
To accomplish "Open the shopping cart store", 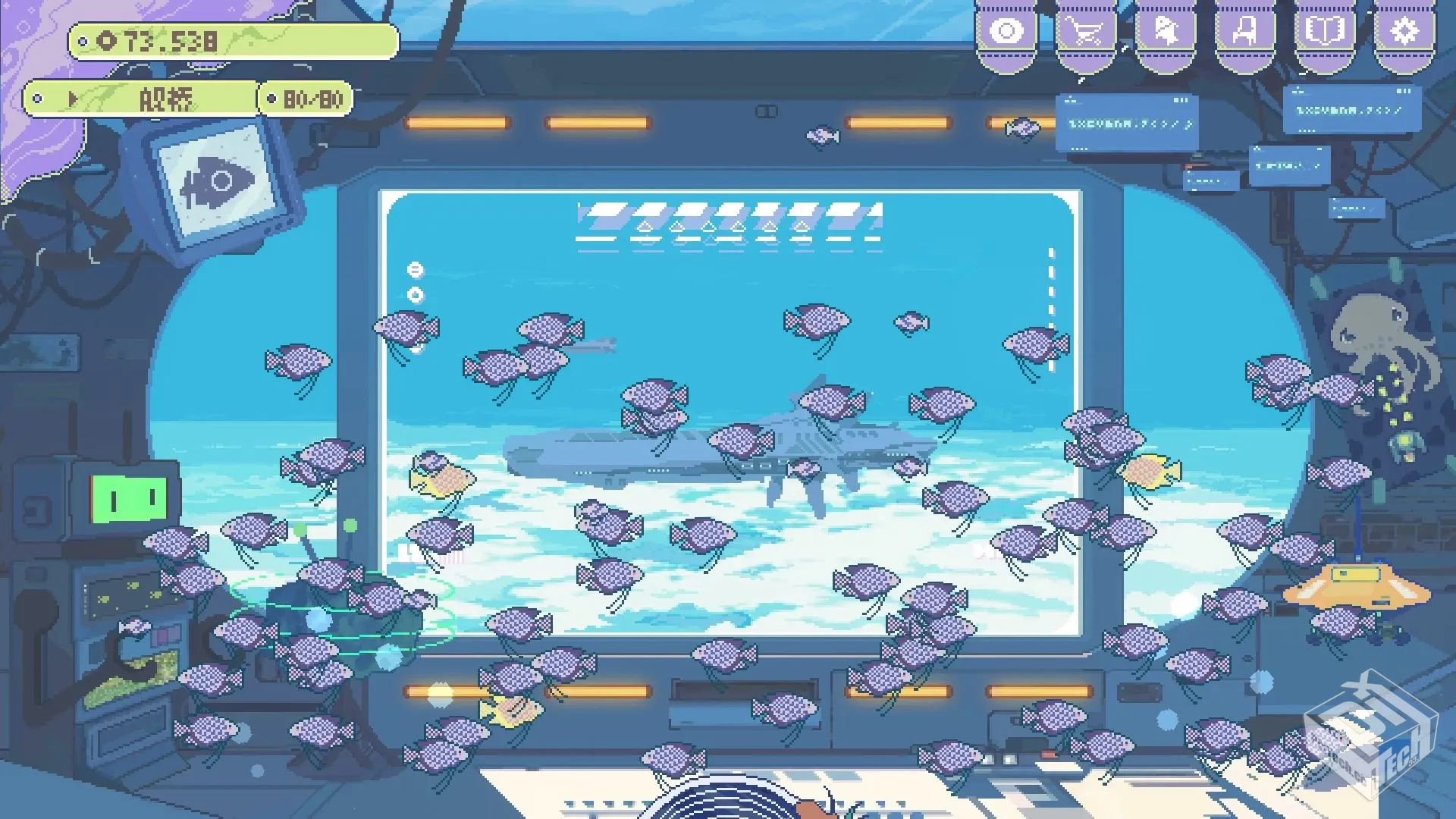I will click(x=1085, y=33).
